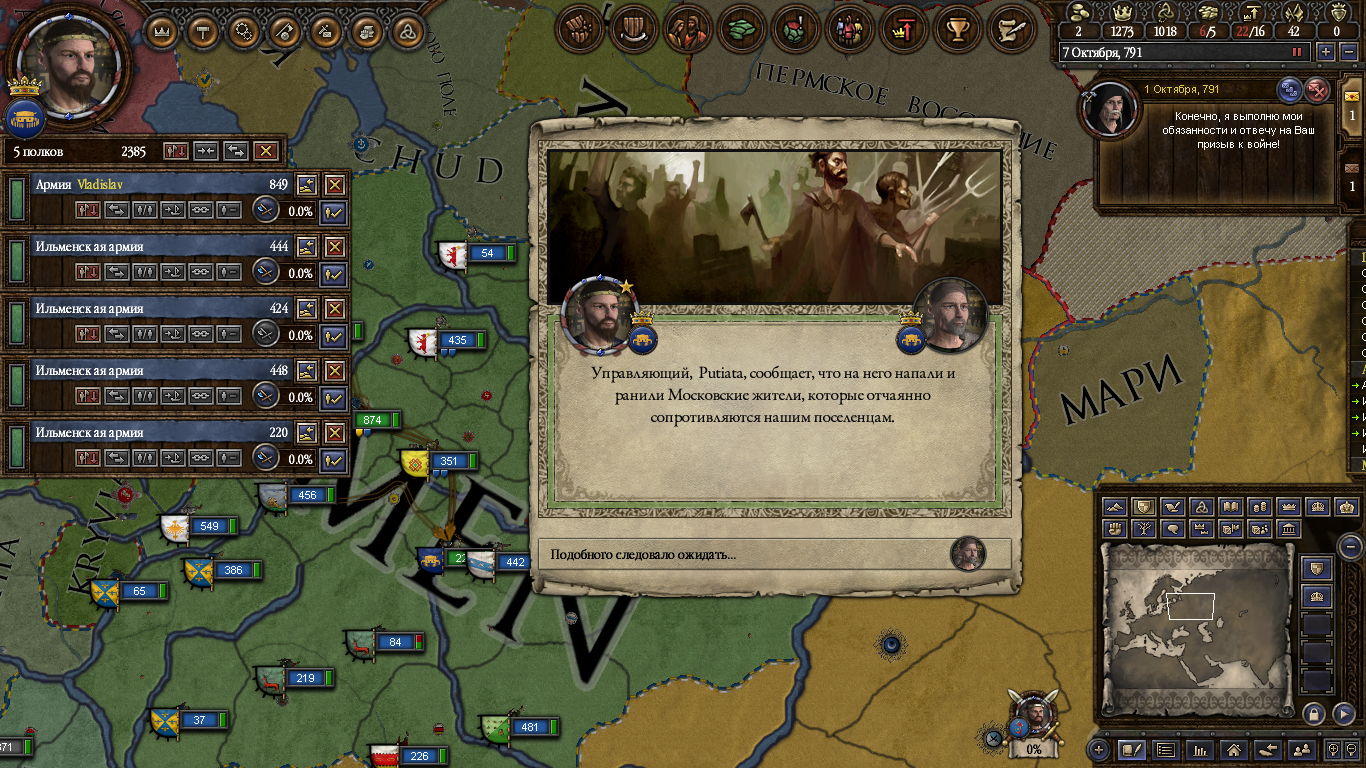Dismiss the message with the red envelope X
Image resolution: width=1366 pixels, height=768 pixels.
click(1318, 90)
